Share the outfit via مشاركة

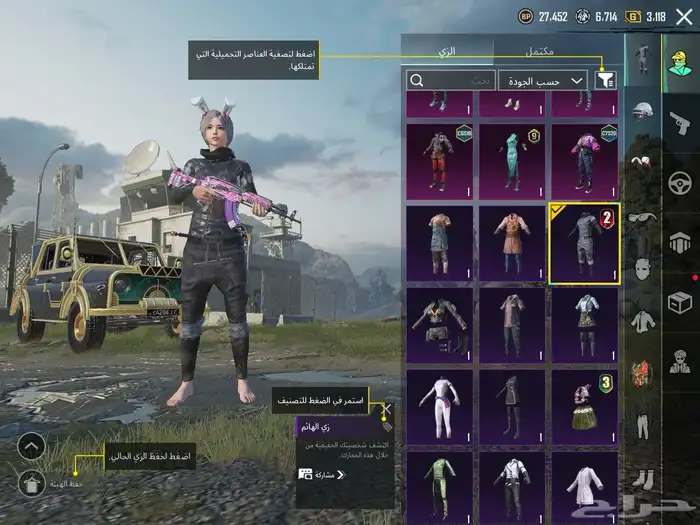coord(322,473)
